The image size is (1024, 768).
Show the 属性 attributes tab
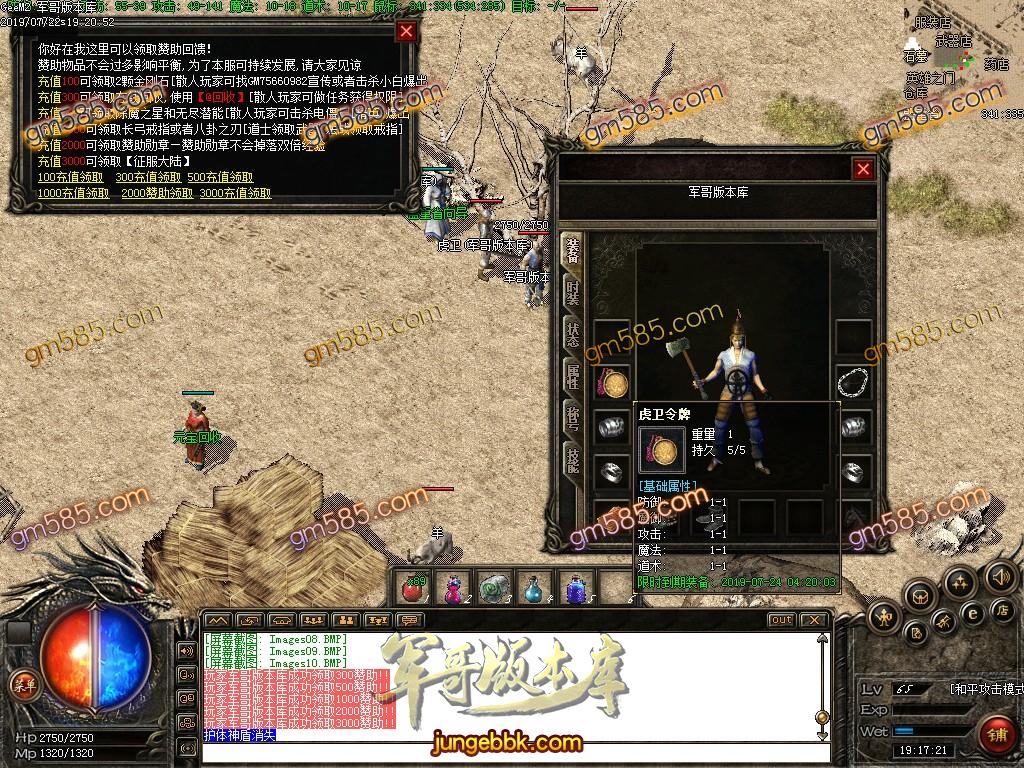tap(573, 377)
